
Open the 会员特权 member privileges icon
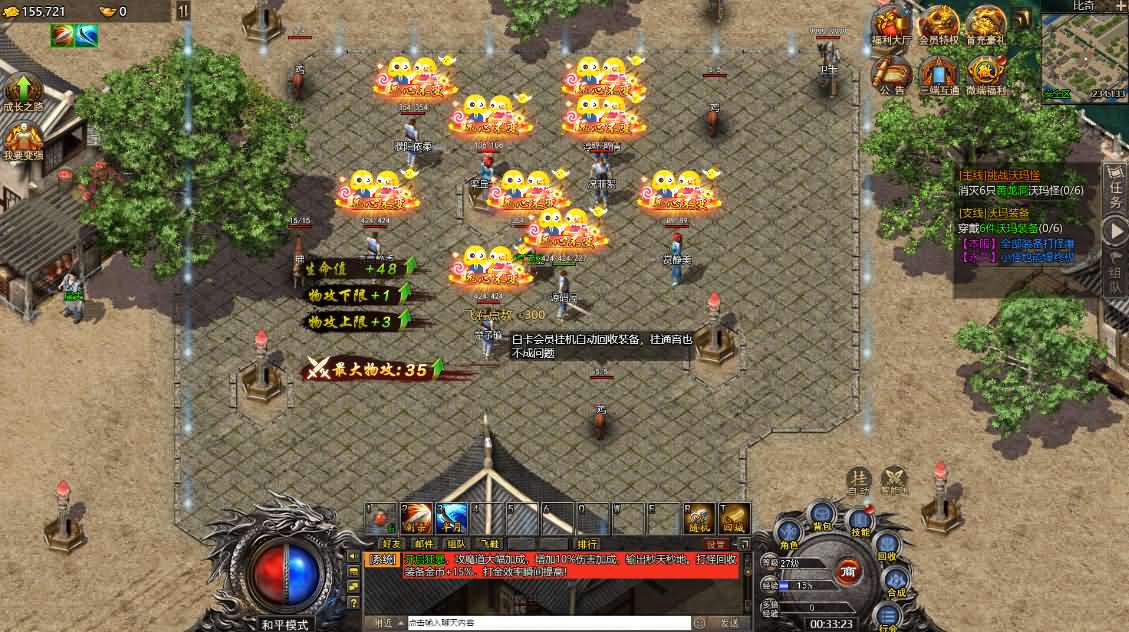coord(939,25)
